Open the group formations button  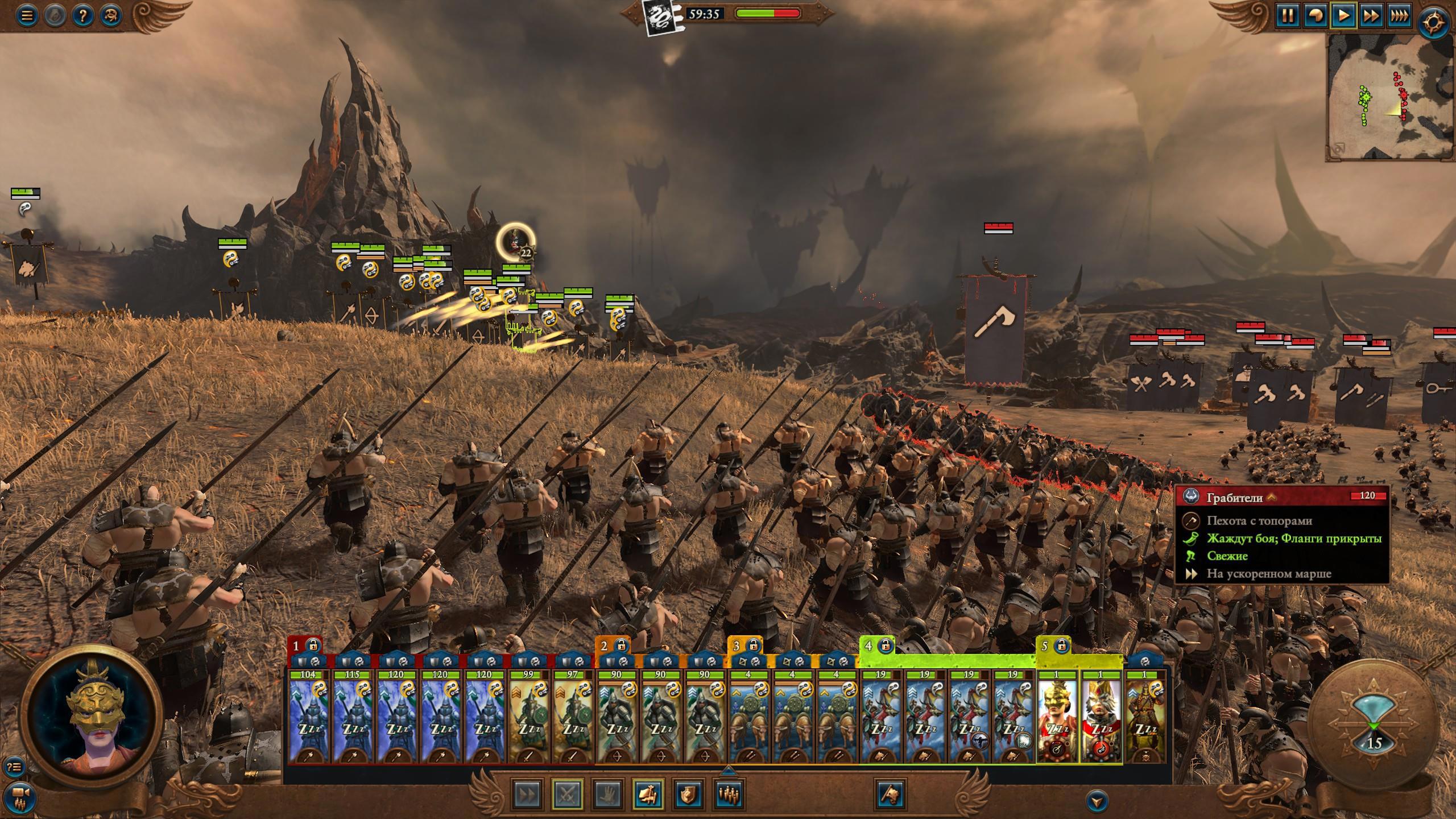click(x=729, y=794)
